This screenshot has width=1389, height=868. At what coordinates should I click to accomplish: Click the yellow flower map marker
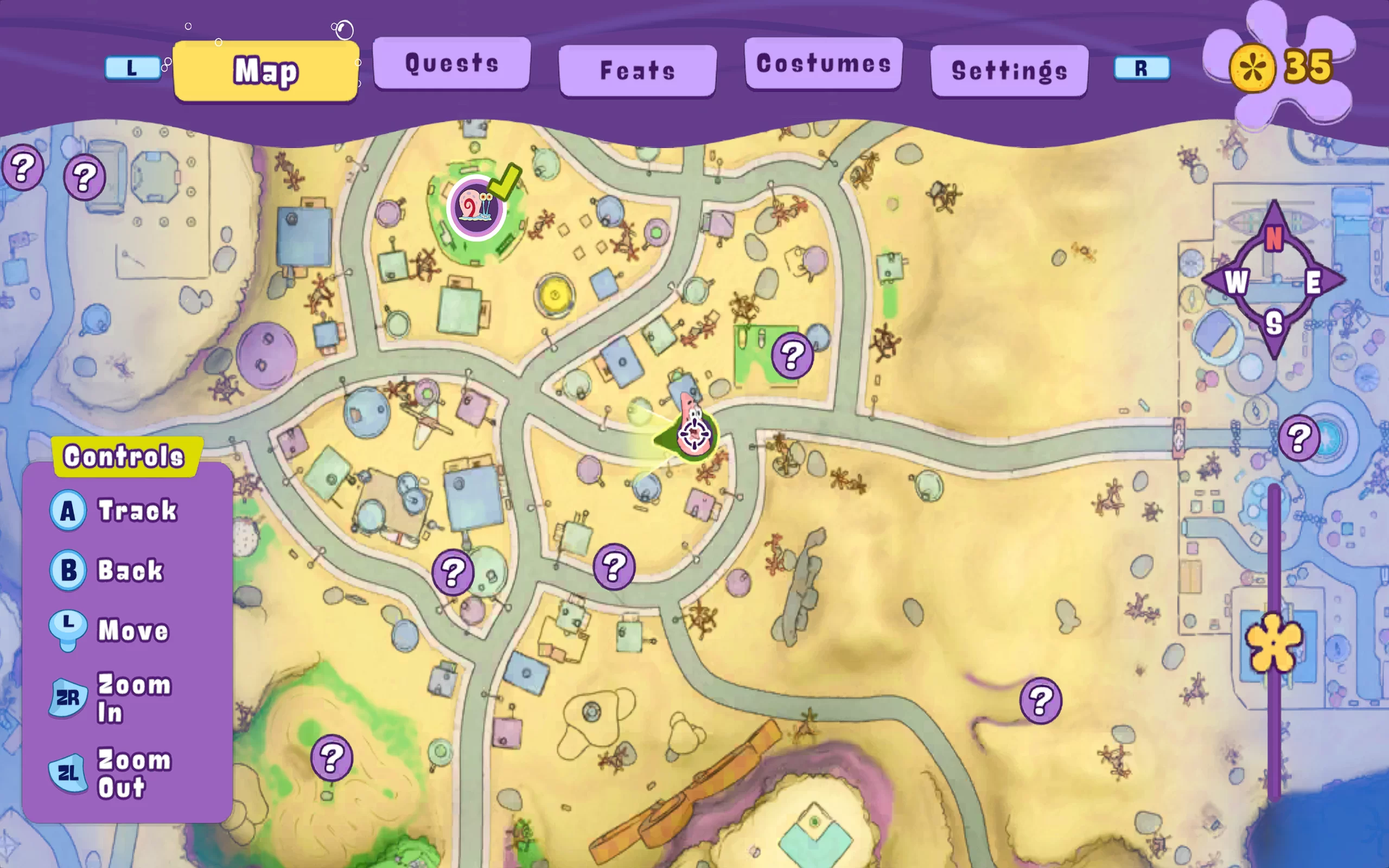coord(1273,642)
